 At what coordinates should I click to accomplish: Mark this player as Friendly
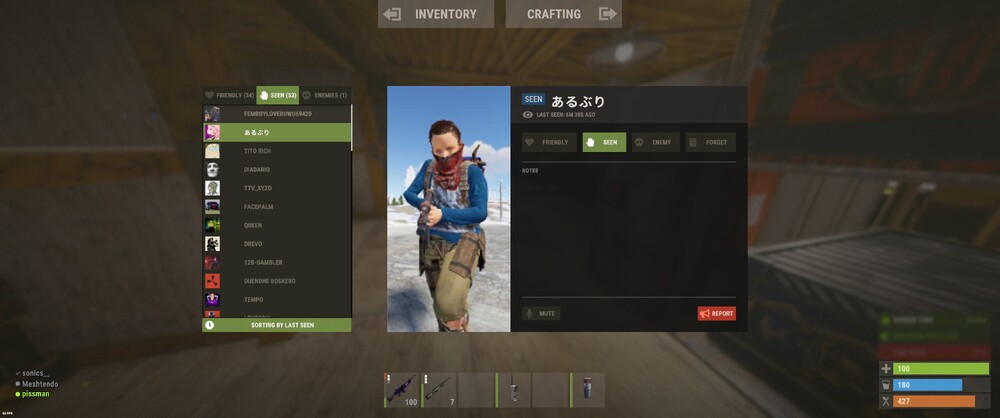tap(549, 142)
